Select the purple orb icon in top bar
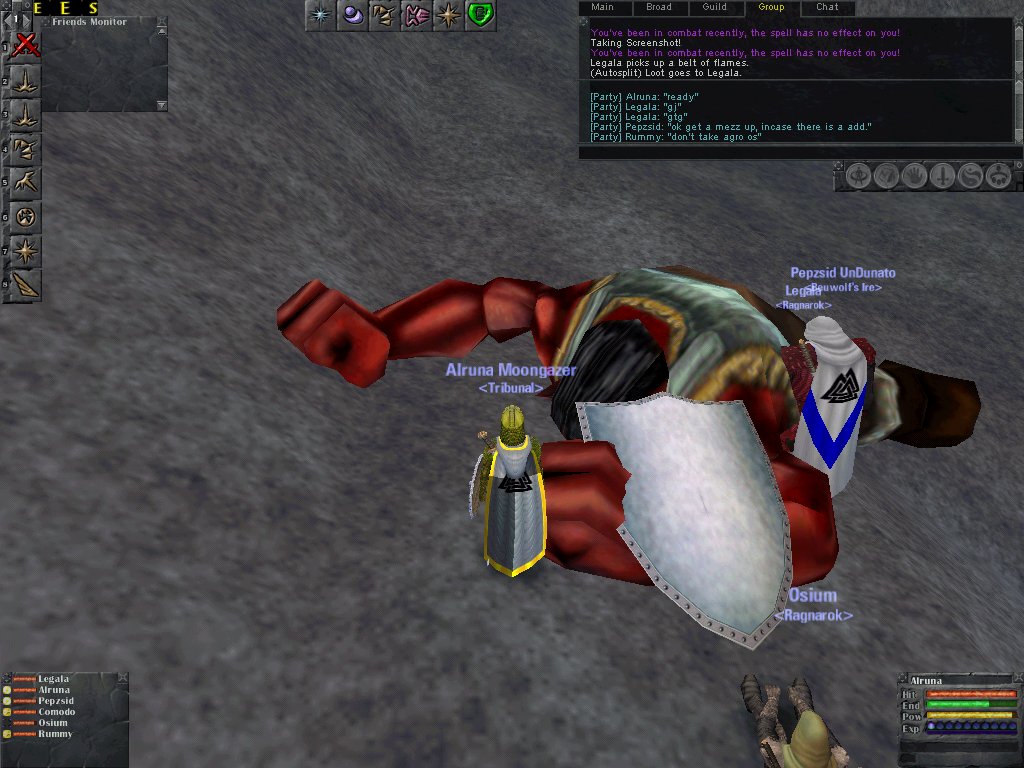This screenshot has width=1024, height=768. click(x=350, y=15)
